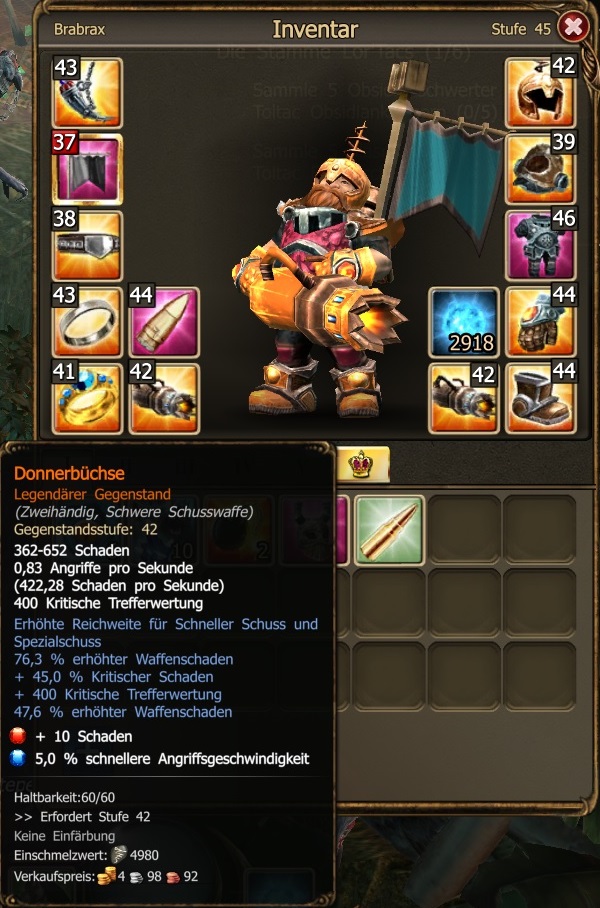This screenshot has height=908, width=600.
Task: Select the level 44 gauntlets slot
Action: click(x=541, y=322)
